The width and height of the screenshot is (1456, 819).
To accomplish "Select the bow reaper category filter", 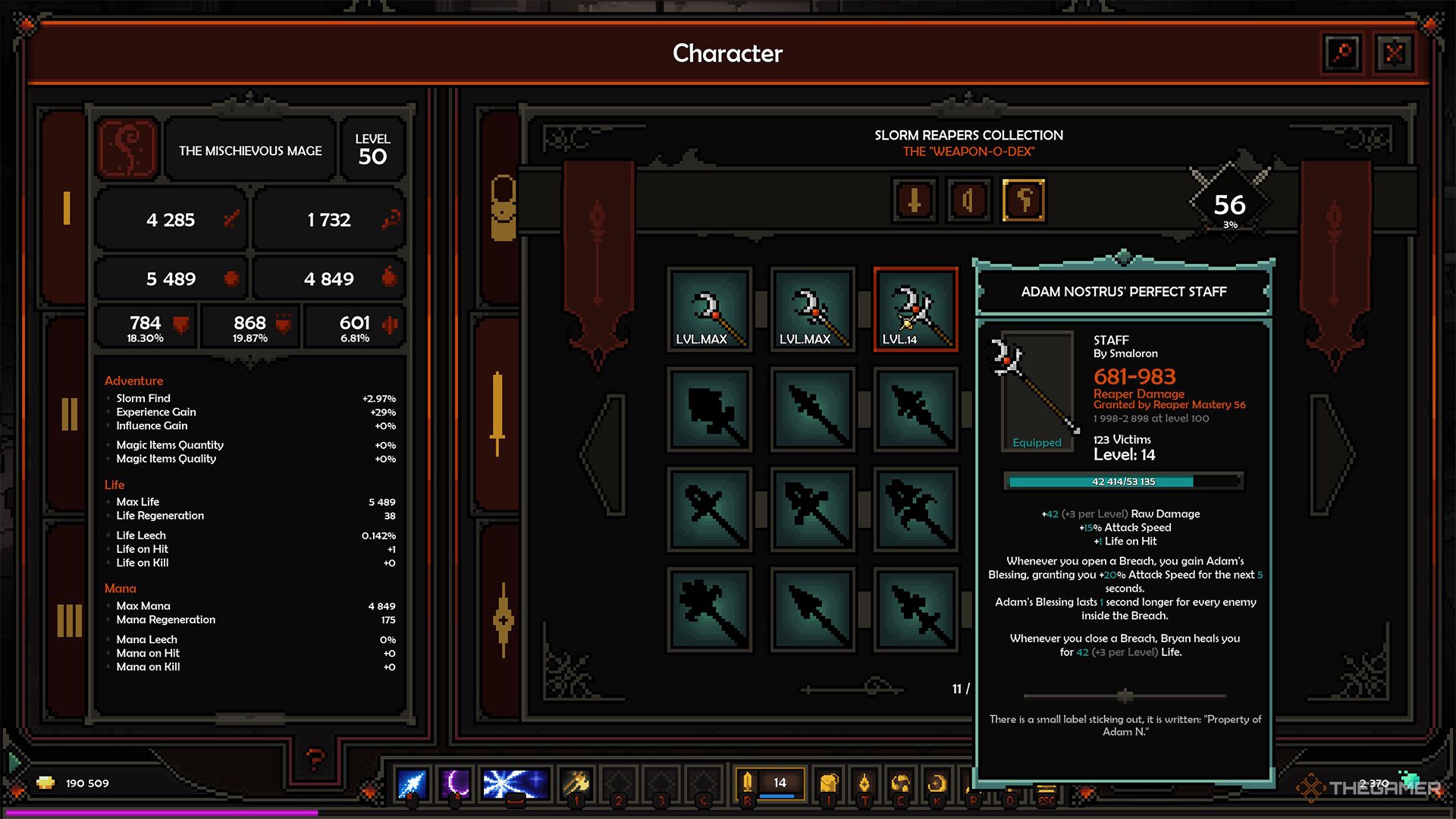I will (968, 201).
